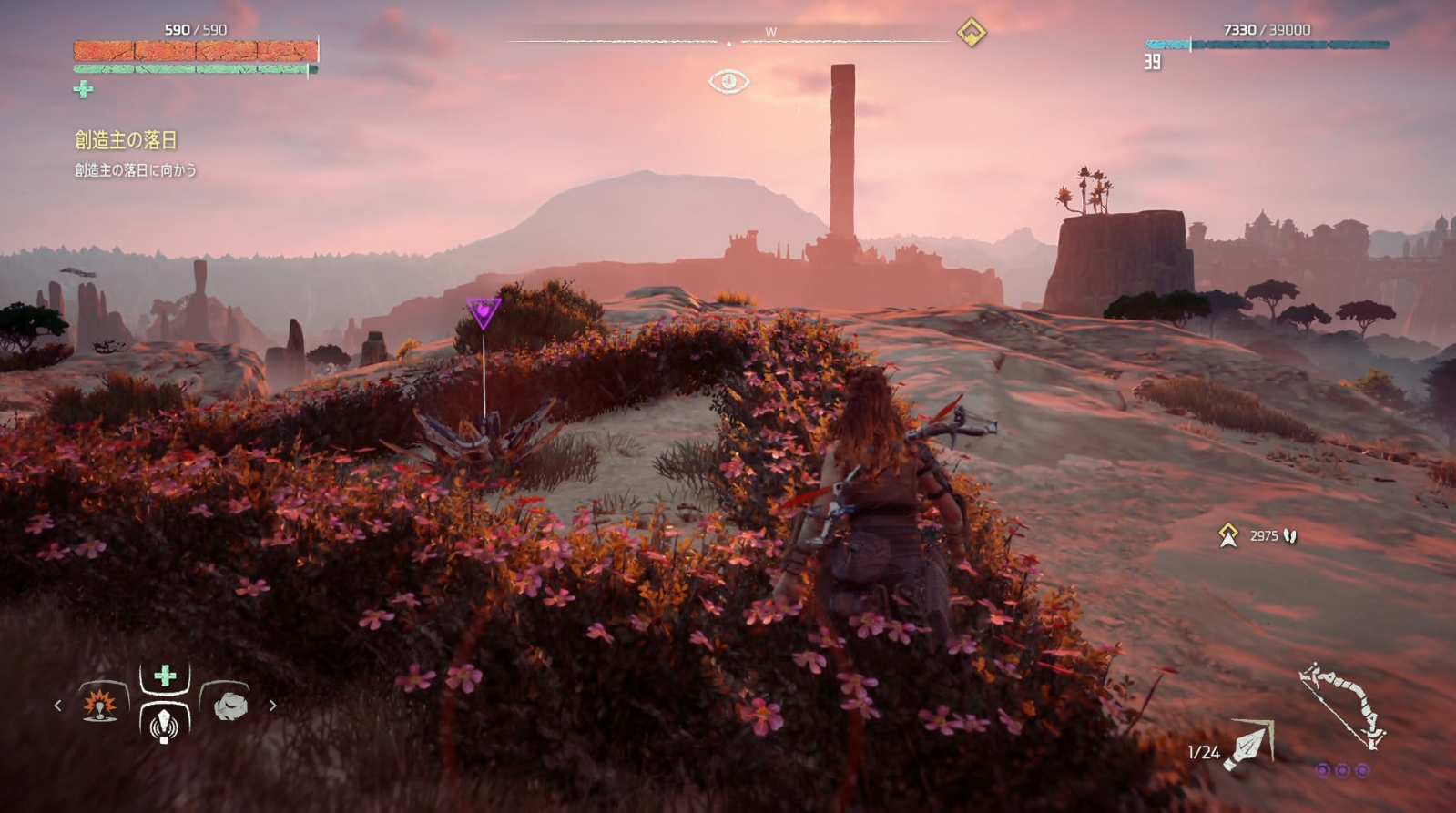Viewport: 1456px width, 813px height.
Task: Select the quest diamond marker on the compass
Action: tap(972, 33)
